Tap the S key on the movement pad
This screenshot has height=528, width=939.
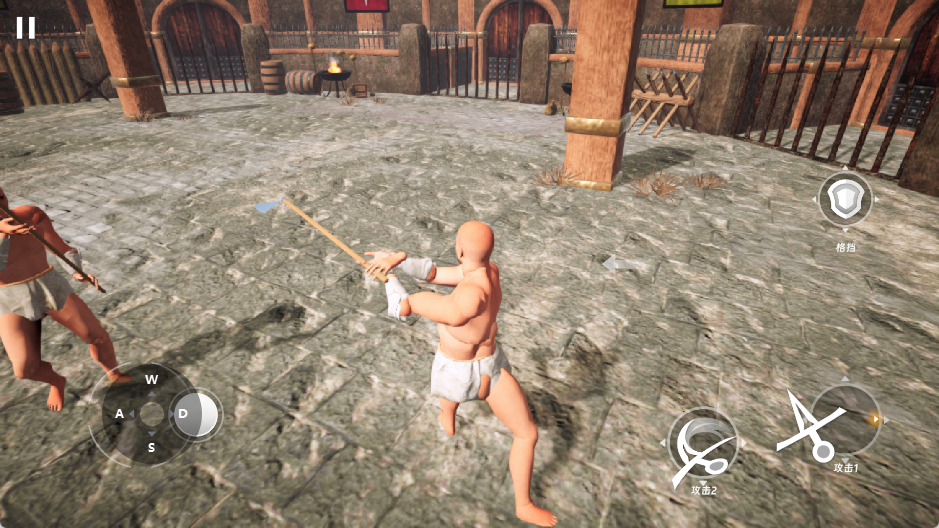point(152,447)
